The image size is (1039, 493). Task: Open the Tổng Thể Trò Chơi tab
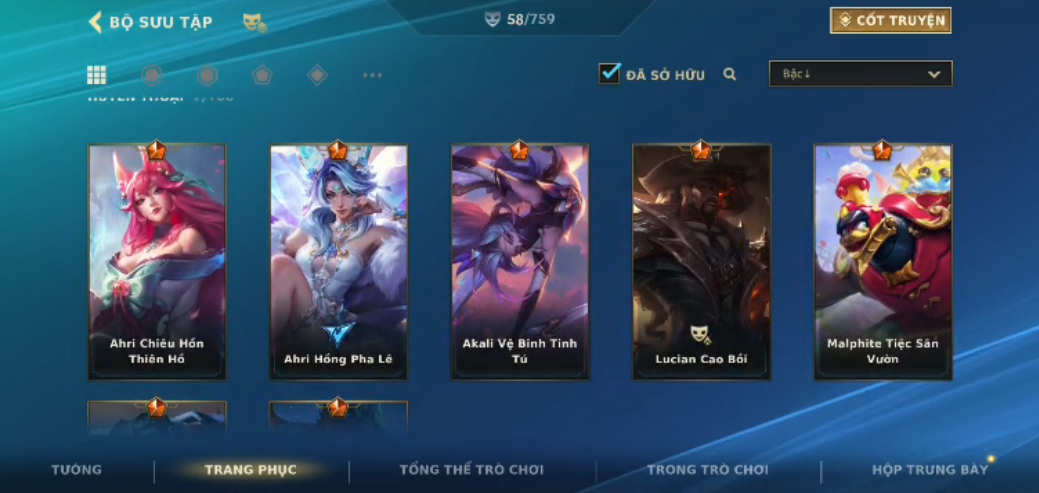tap(471, 470)
